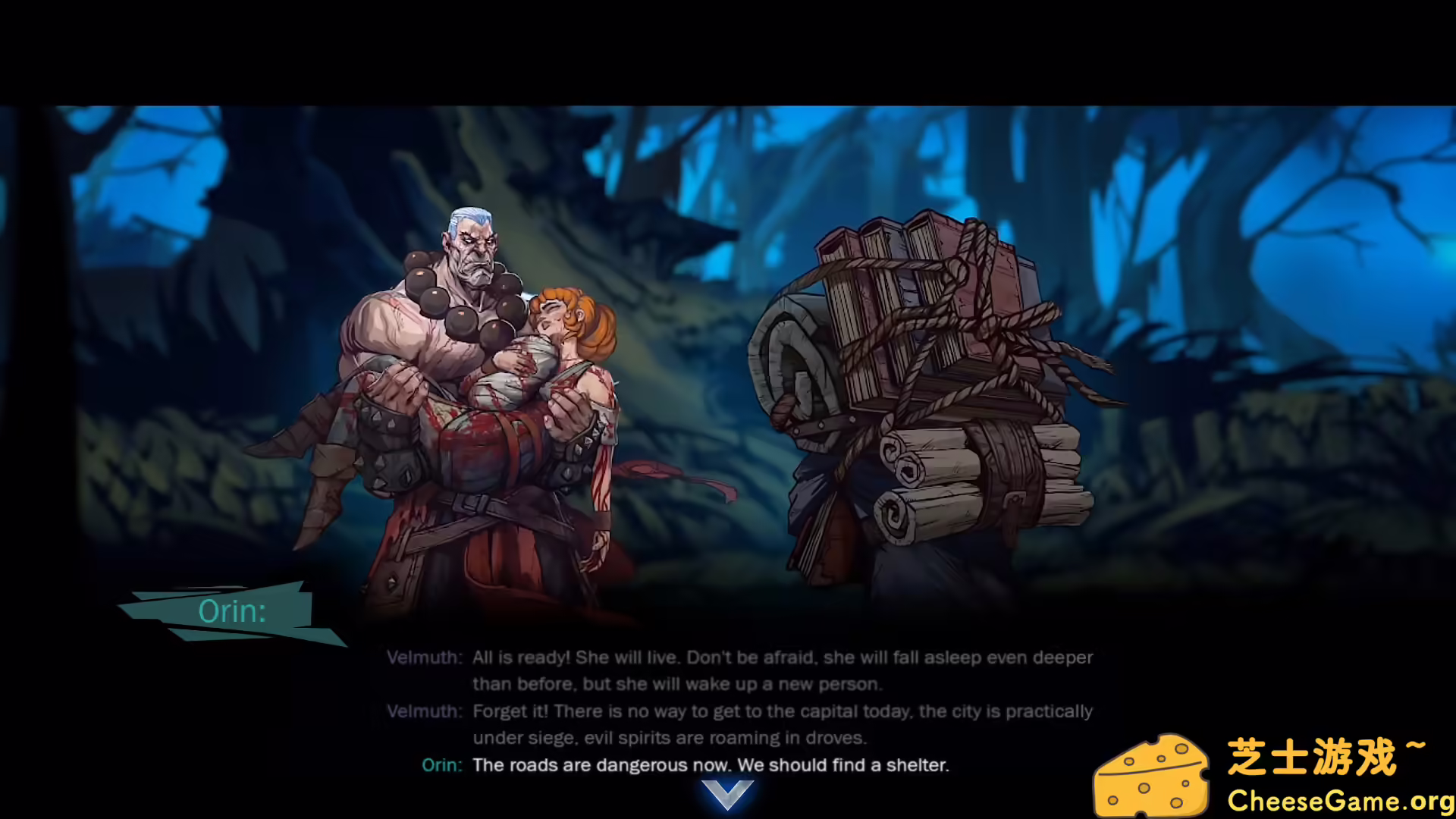Image resolution: width=1456 pixels, height=819 pixels.
Task: Expand Velmuth's first dialogue line
Action: coord(781,658)
